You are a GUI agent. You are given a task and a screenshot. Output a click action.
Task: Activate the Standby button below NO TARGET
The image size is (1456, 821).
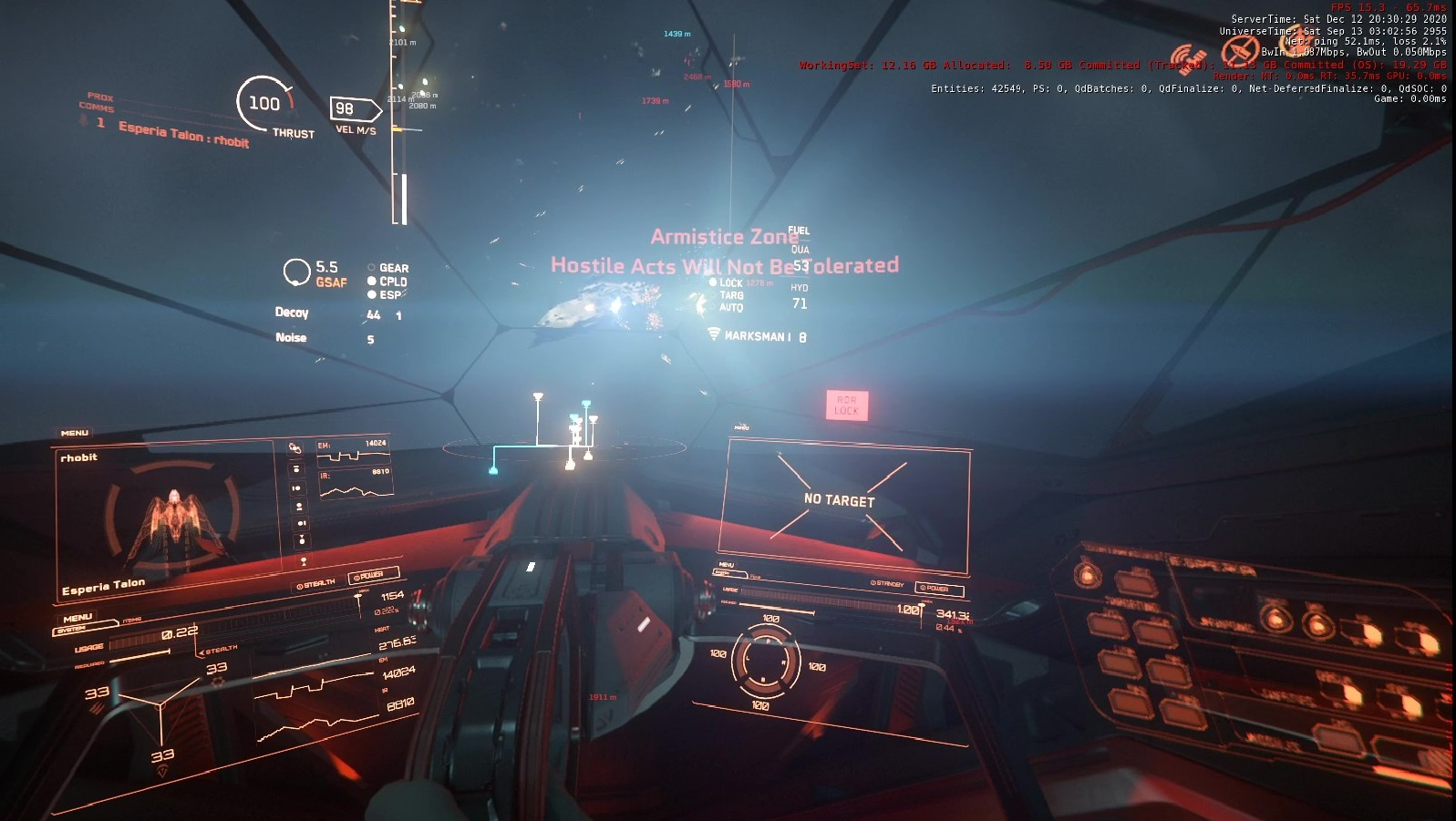(x=887, y=583)
